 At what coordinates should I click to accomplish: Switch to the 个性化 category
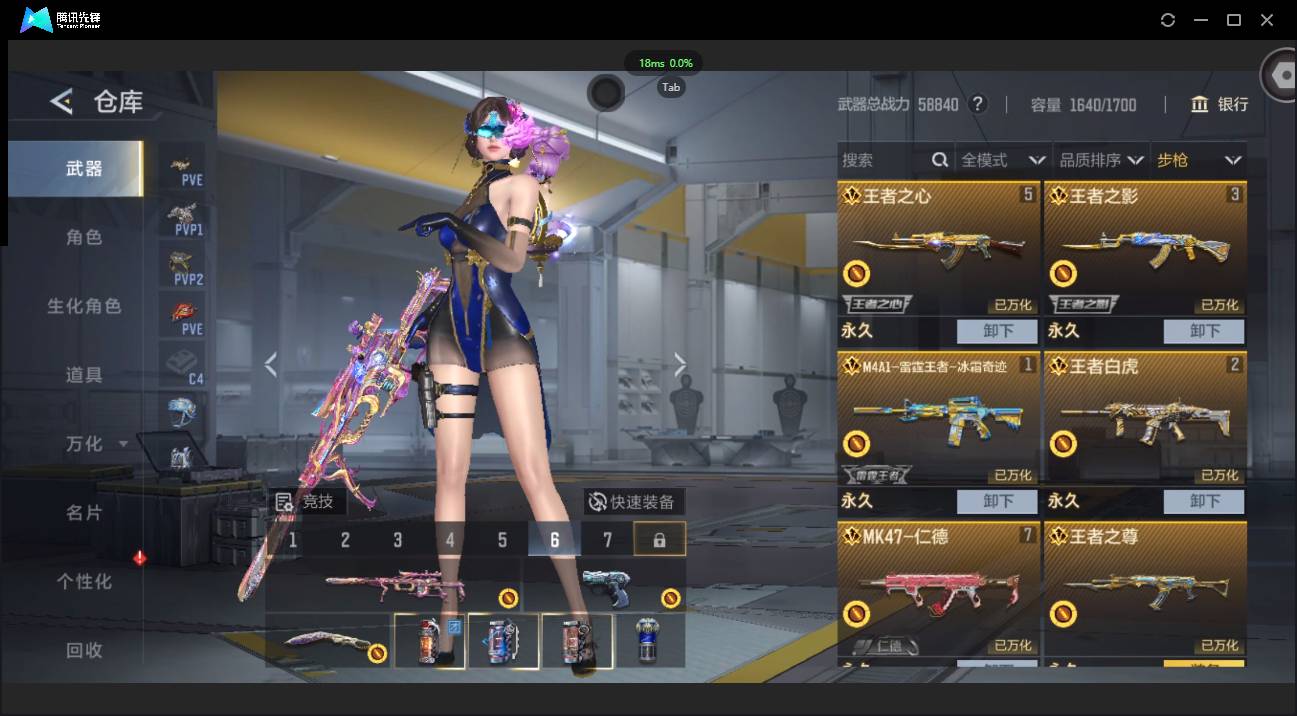[x=84, y=581]
